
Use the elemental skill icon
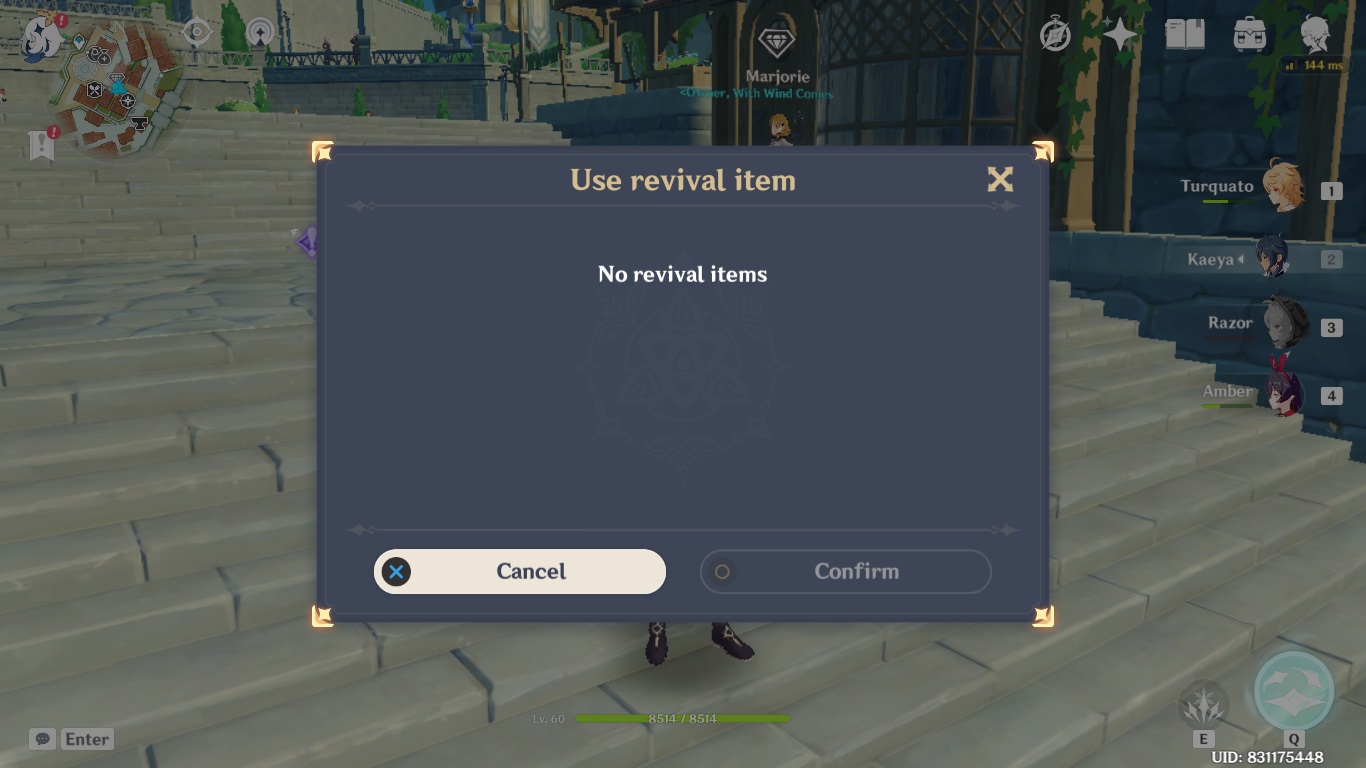point(1203,704)
